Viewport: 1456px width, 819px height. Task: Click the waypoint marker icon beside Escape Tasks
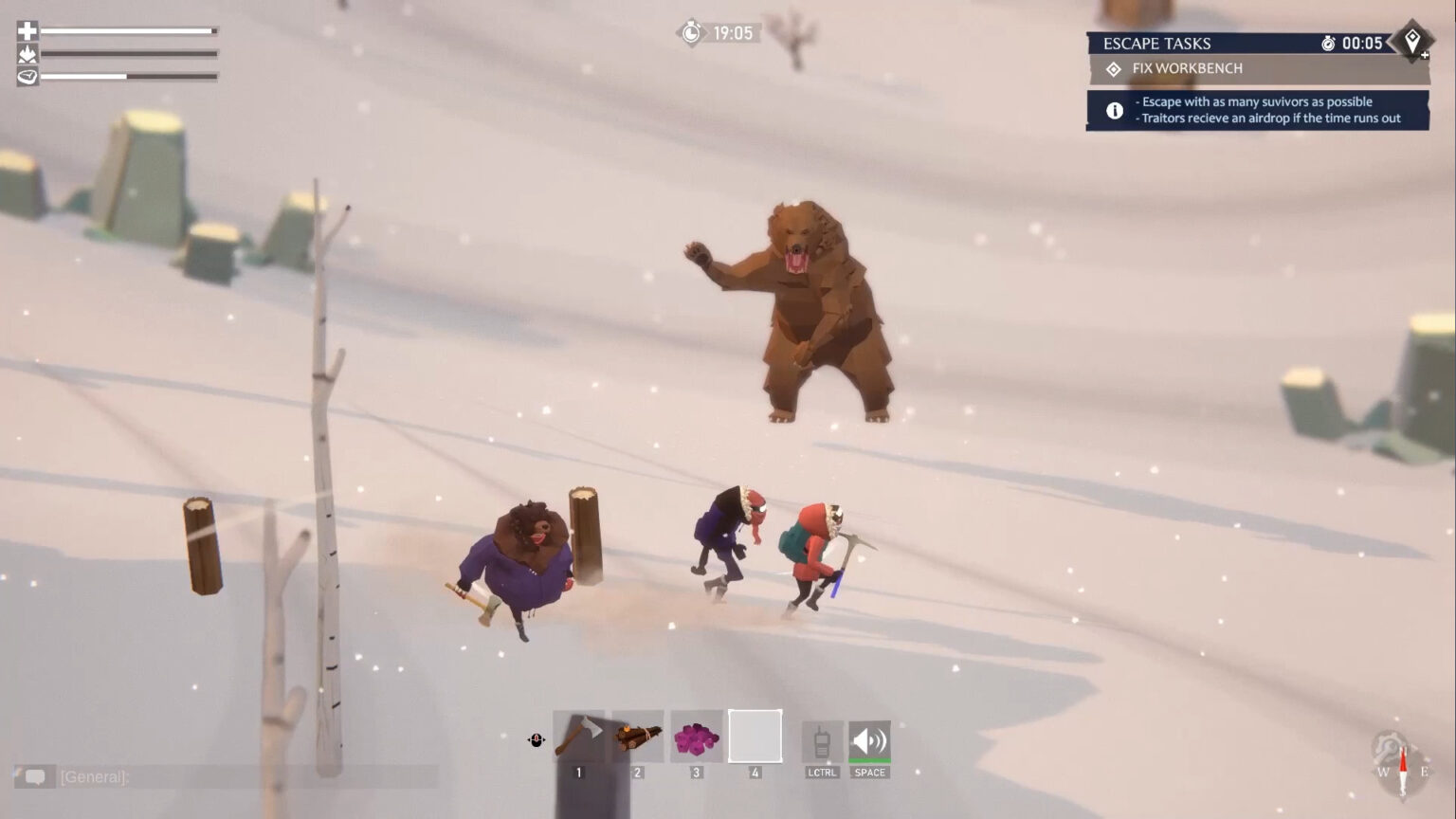pyautogui.click(x=1413, y=42)
